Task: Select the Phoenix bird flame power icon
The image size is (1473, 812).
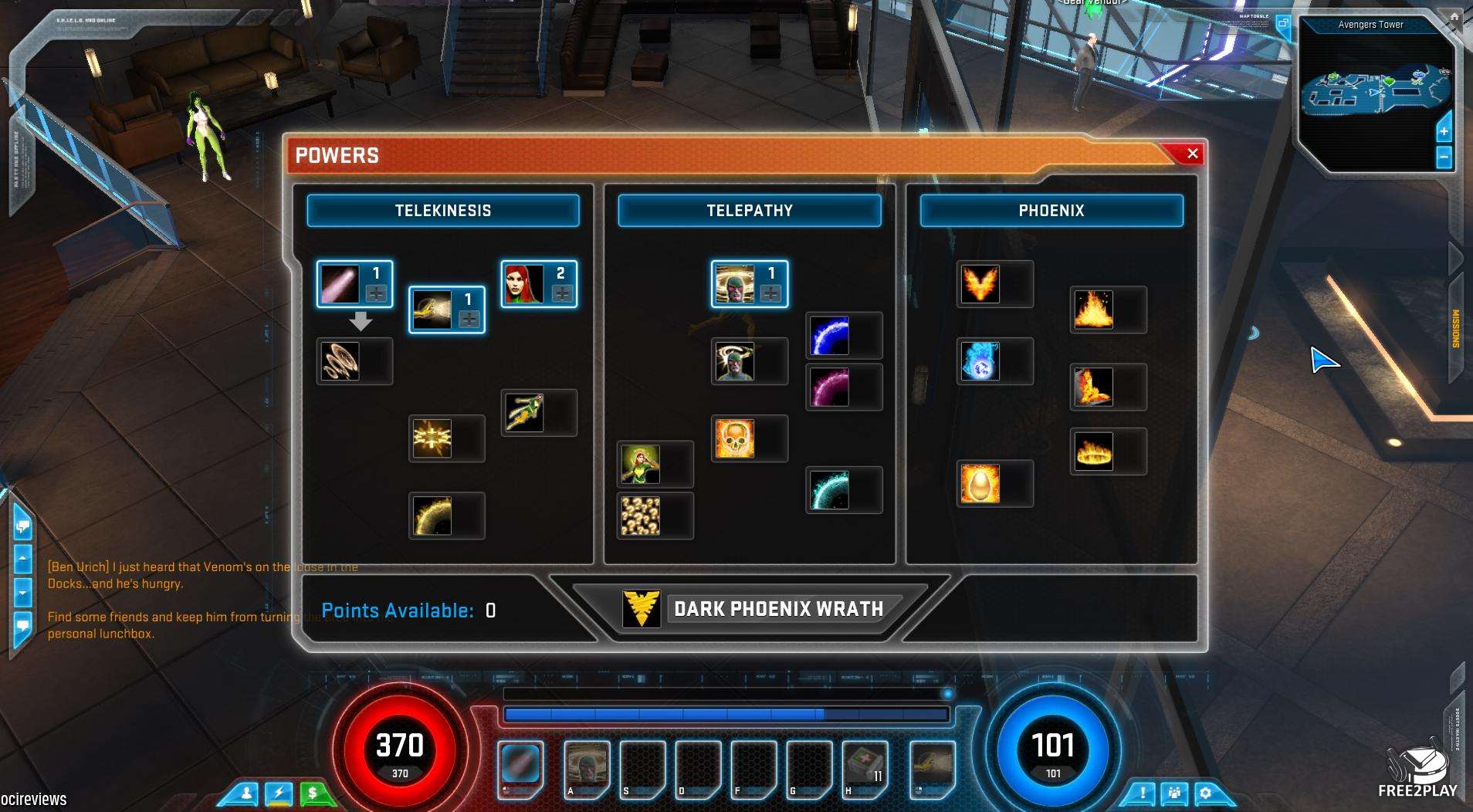Action: (x=980, y=284)
